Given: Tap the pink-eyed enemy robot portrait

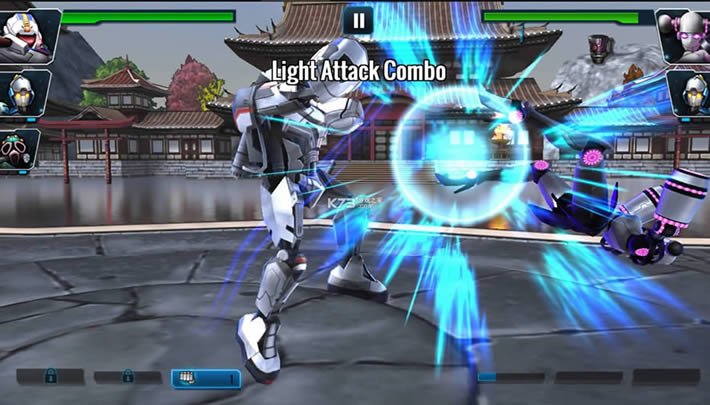Looking at the screenshot, I should (684, 35).
